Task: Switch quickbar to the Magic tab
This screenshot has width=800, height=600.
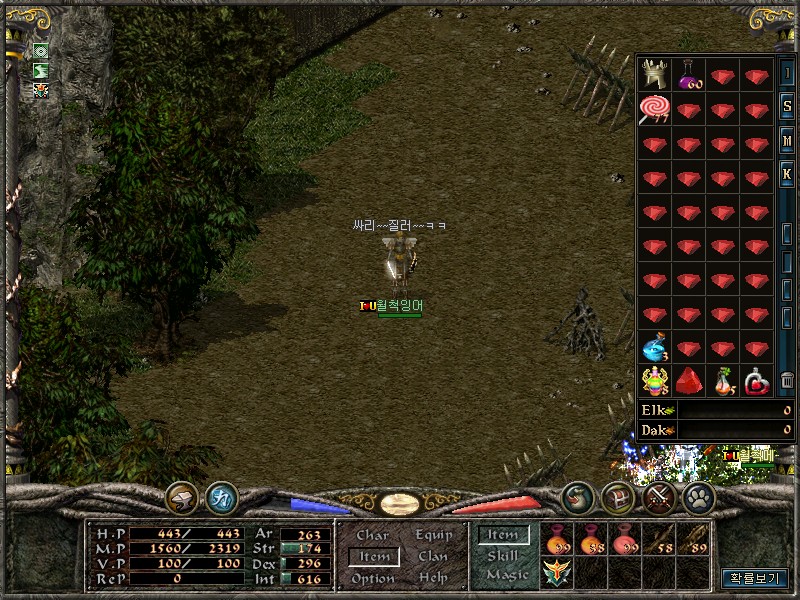Action: 506,575
